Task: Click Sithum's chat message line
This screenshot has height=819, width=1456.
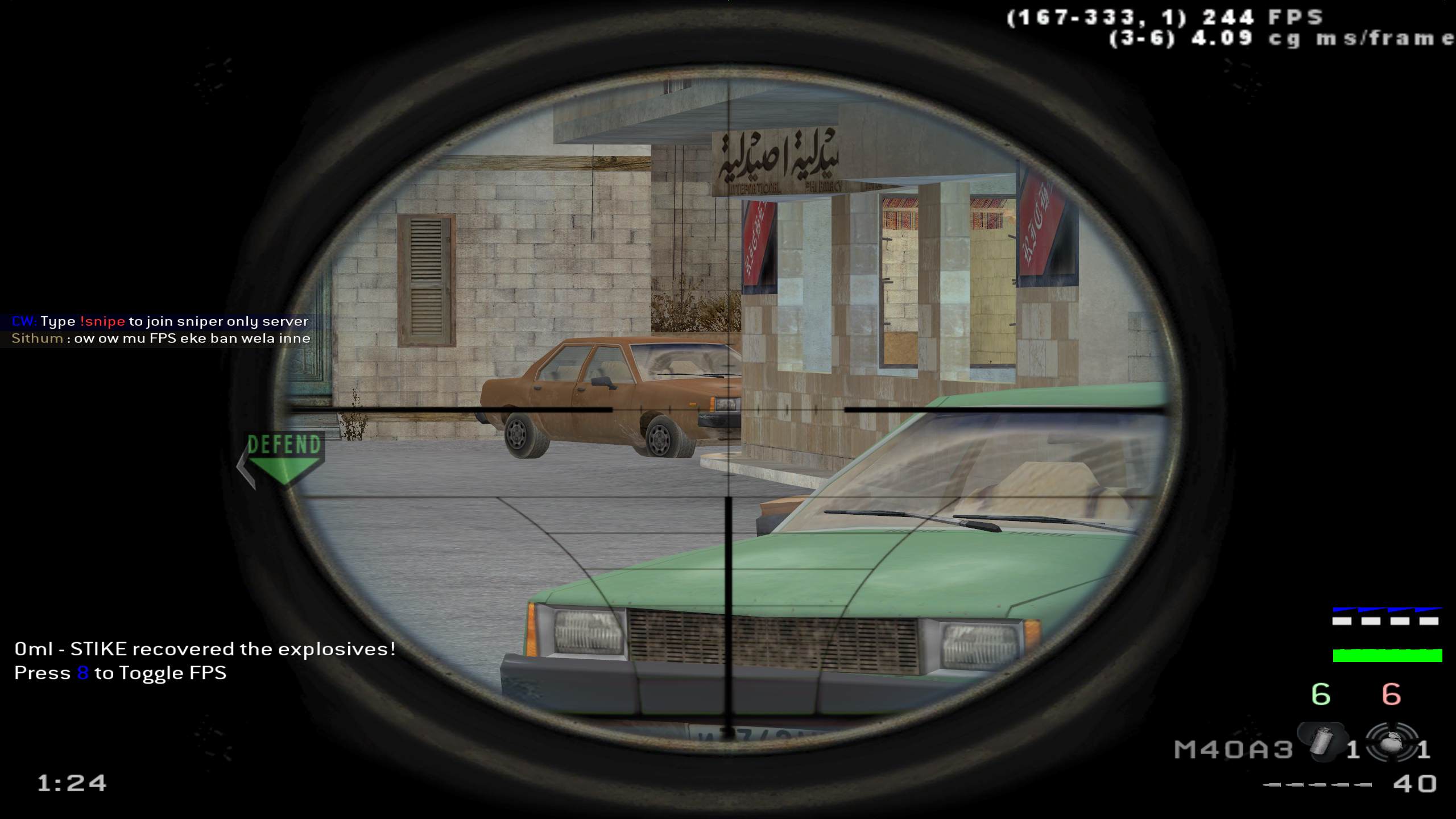Action: click(x=161, y=339)
